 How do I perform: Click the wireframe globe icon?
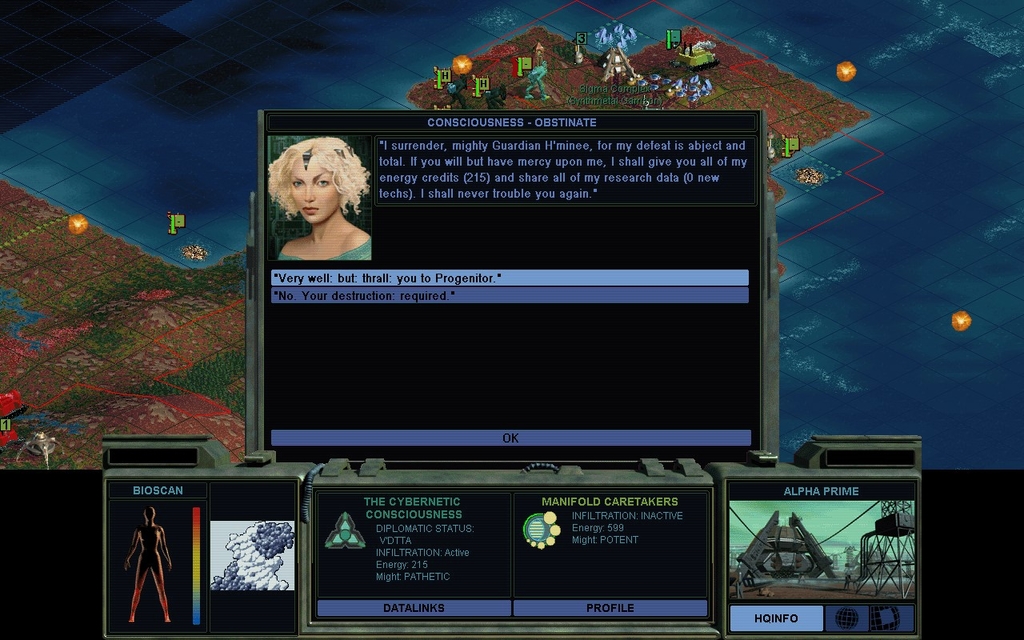coord(847,618)
